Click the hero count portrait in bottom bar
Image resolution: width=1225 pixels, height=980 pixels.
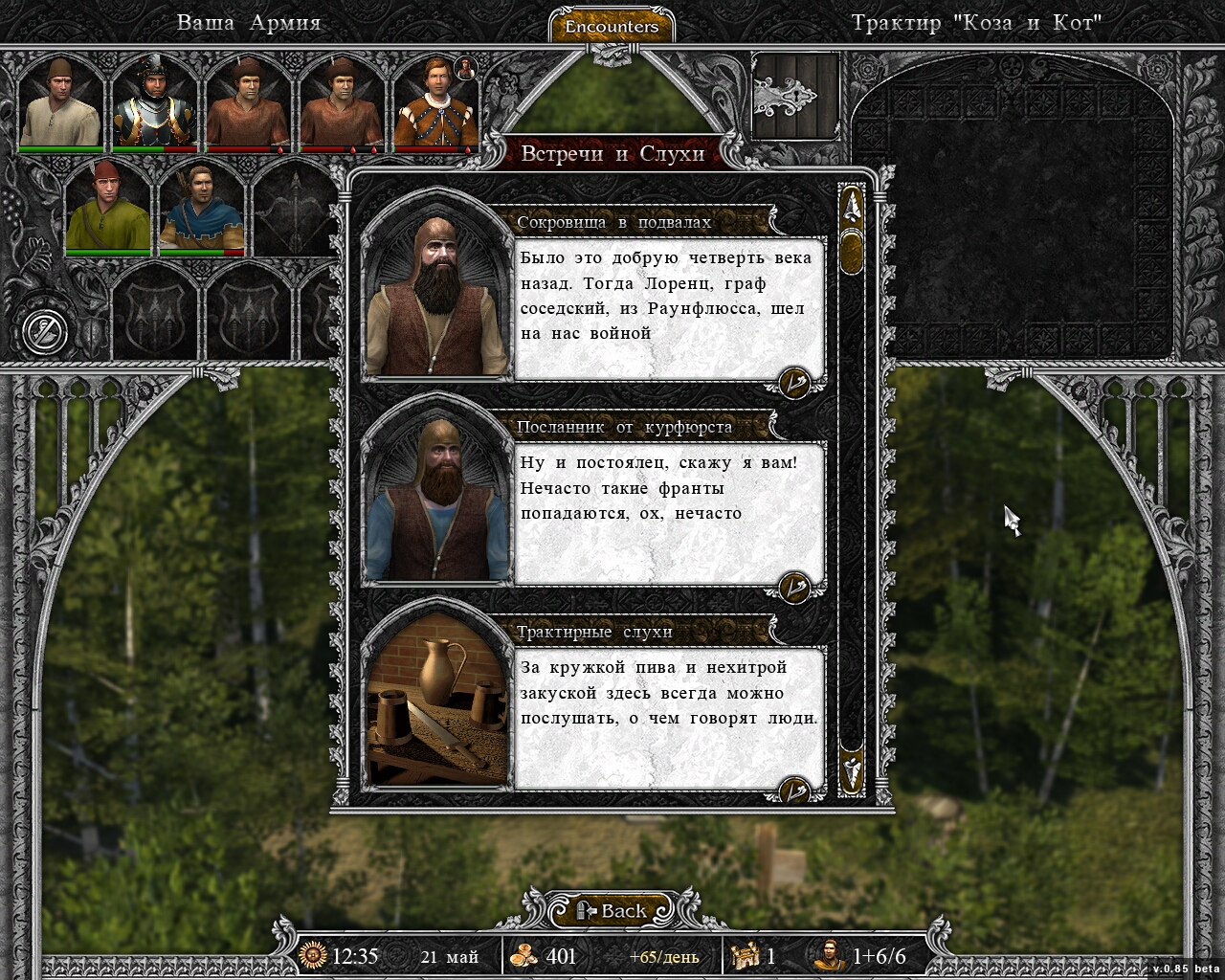(829, 955)
